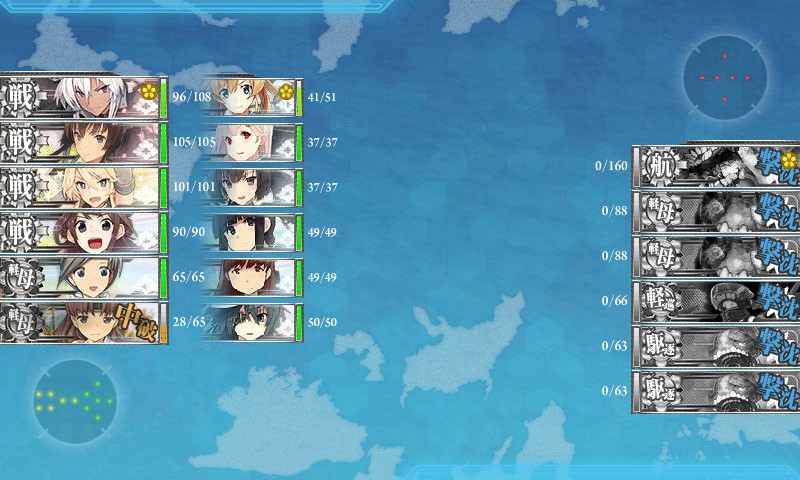The image size is (800, 480).
Task: Pick the light carrier banner with 65/65 HP
Action: [82, 277]
